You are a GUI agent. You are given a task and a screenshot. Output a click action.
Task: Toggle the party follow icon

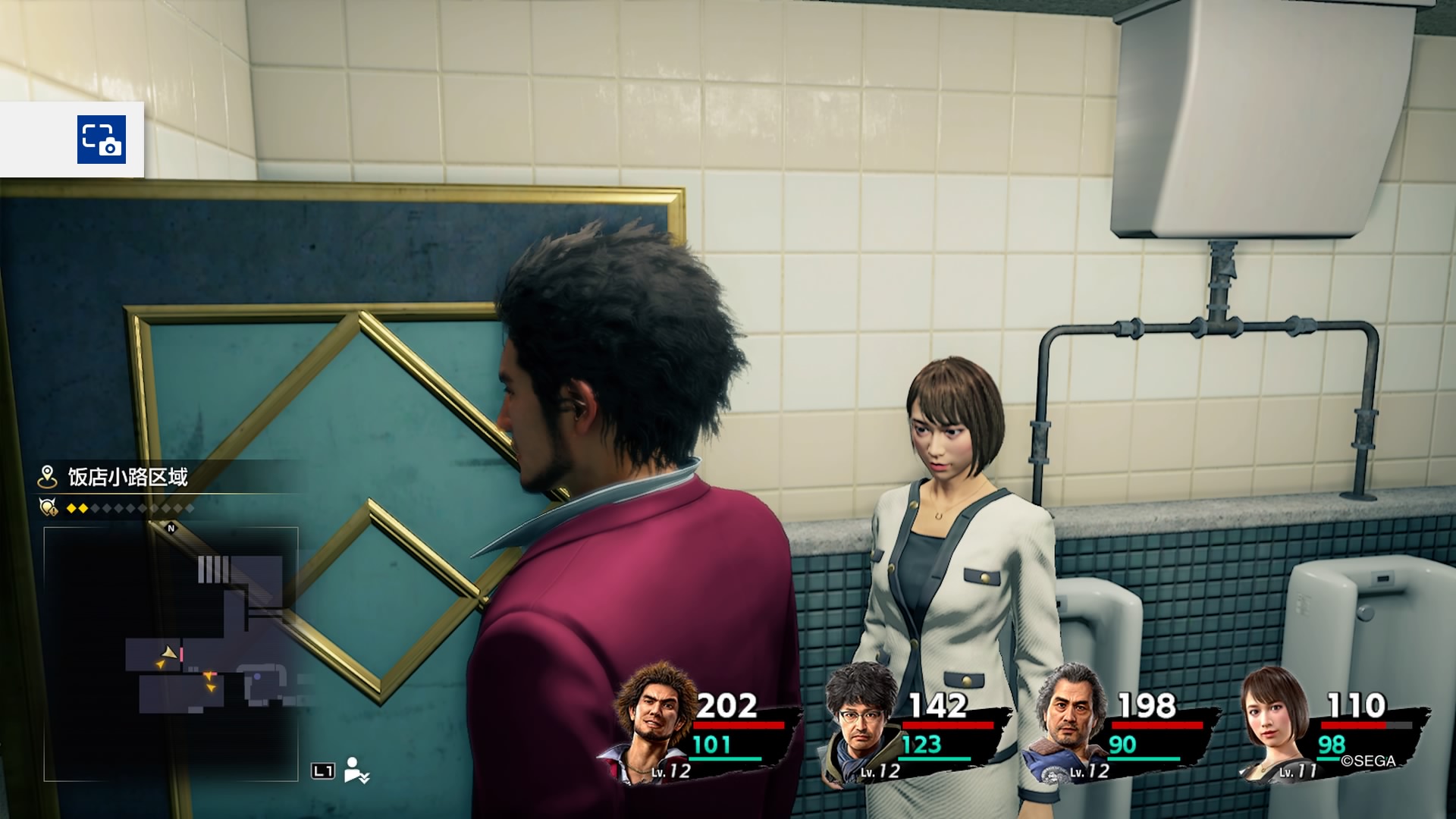point(356,770)
